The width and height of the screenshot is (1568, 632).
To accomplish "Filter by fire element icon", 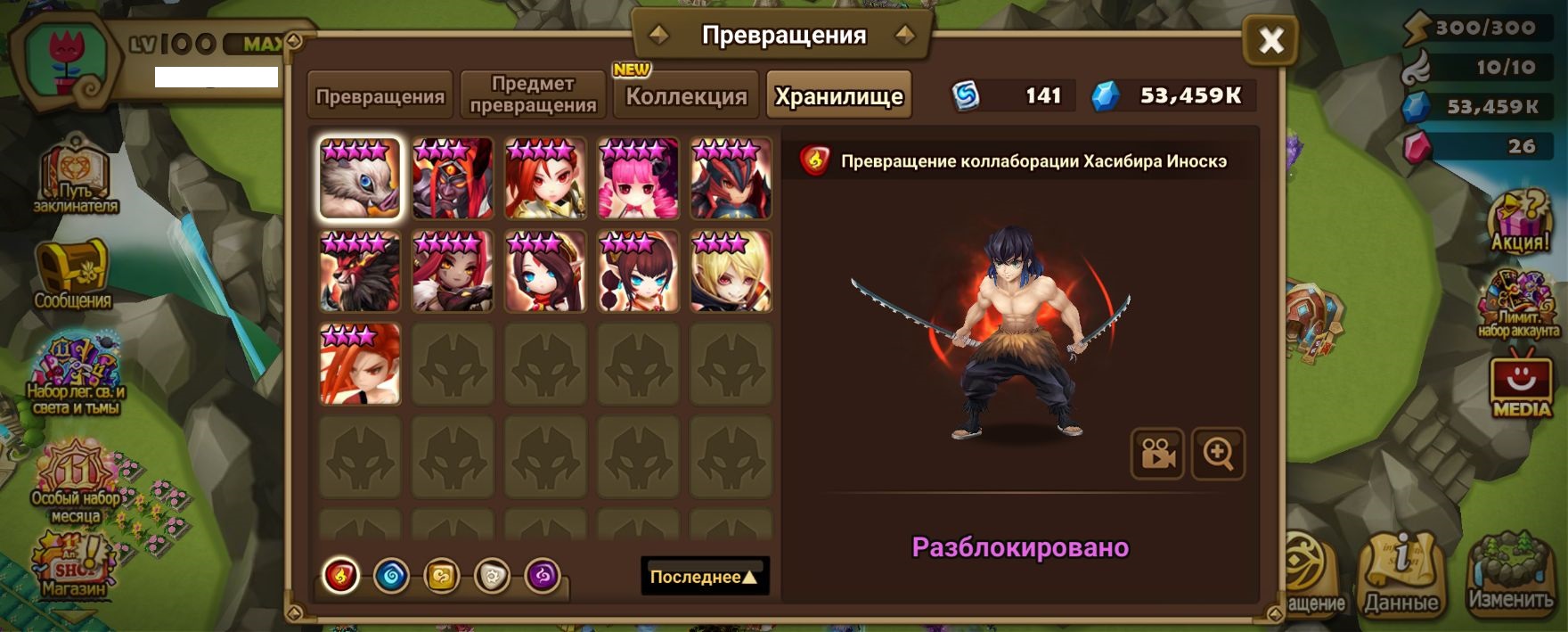I will pos(340,576).
